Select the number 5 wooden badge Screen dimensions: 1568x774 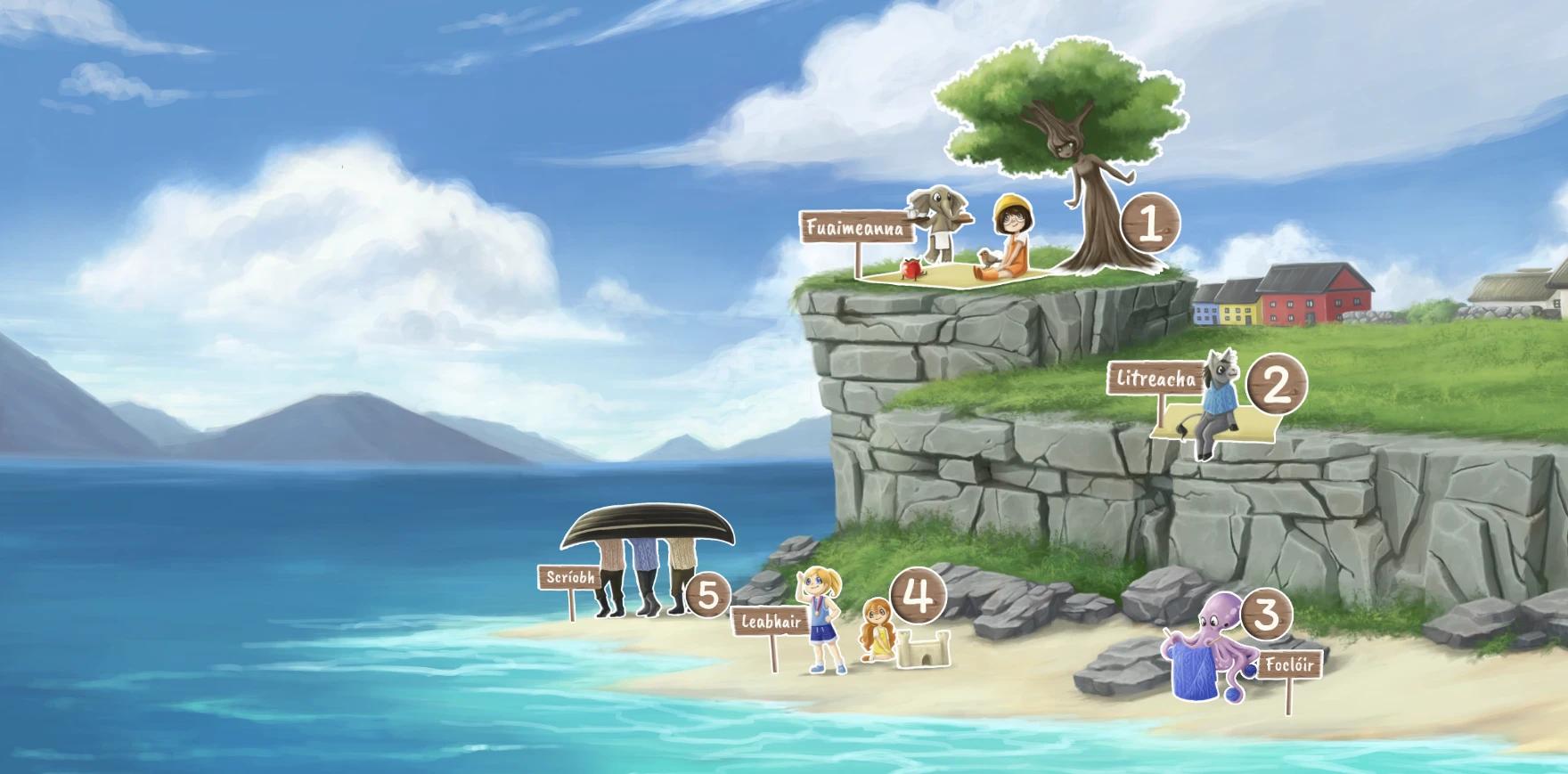coord(708,596)
